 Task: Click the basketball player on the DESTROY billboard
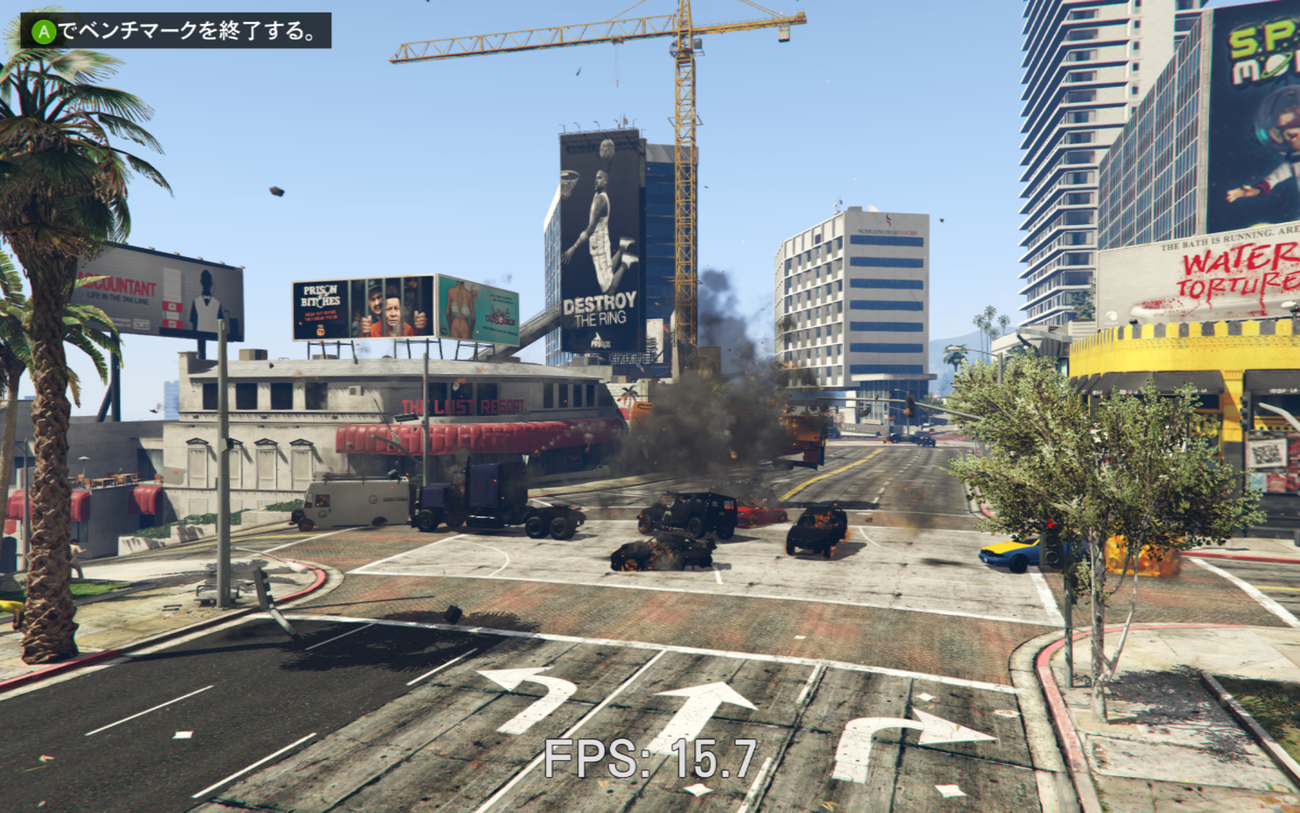point(602,215)
